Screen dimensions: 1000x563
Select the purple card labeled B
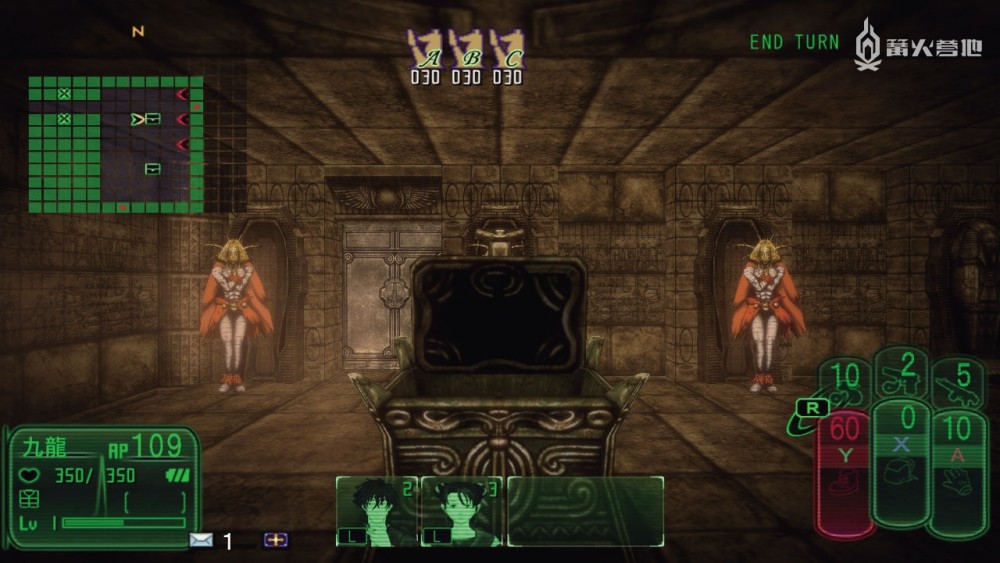tap(467, 50)
